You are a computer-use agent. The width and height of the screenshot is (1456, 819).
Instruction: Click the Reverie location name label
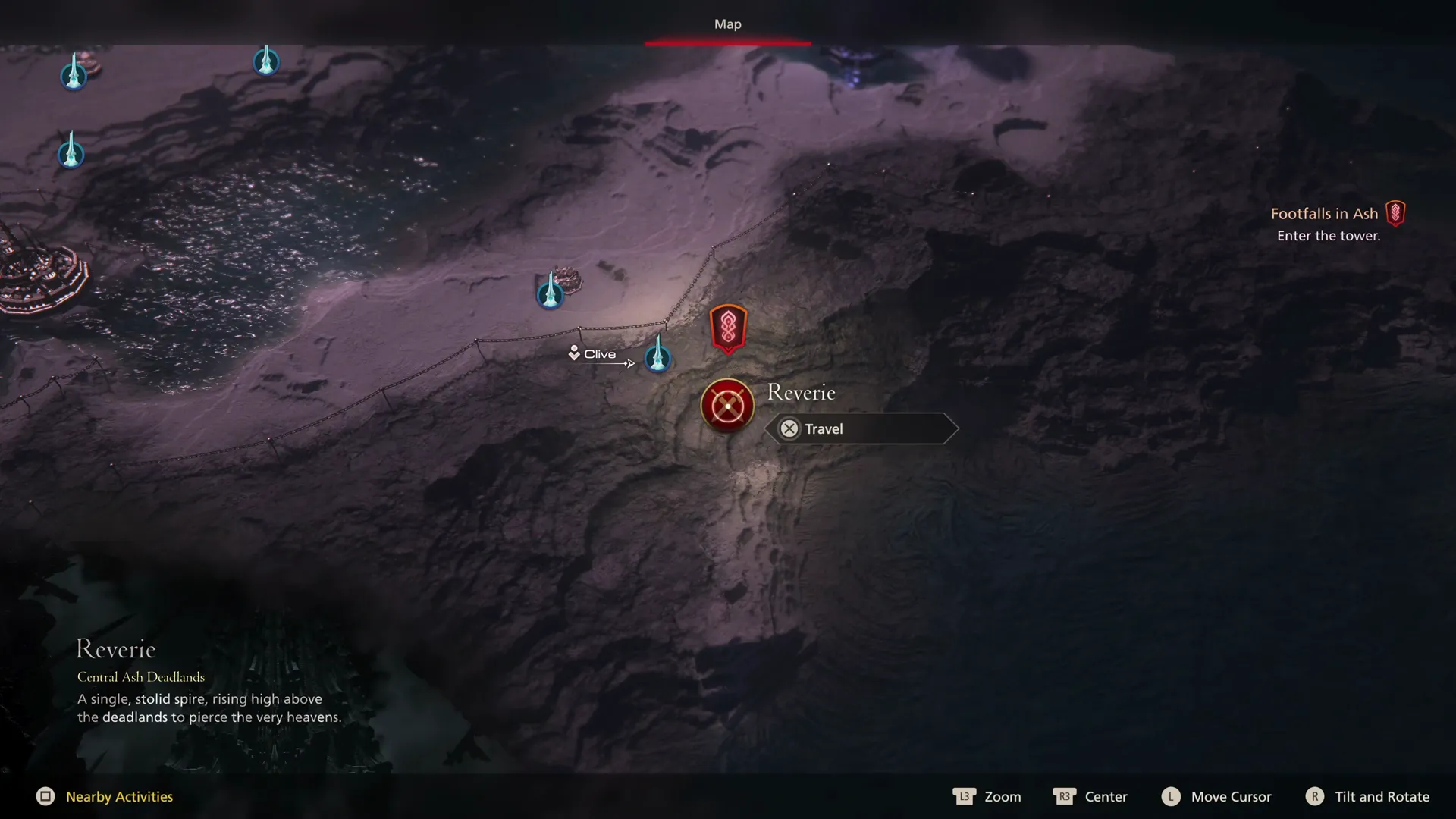click(x=801, y=392)
